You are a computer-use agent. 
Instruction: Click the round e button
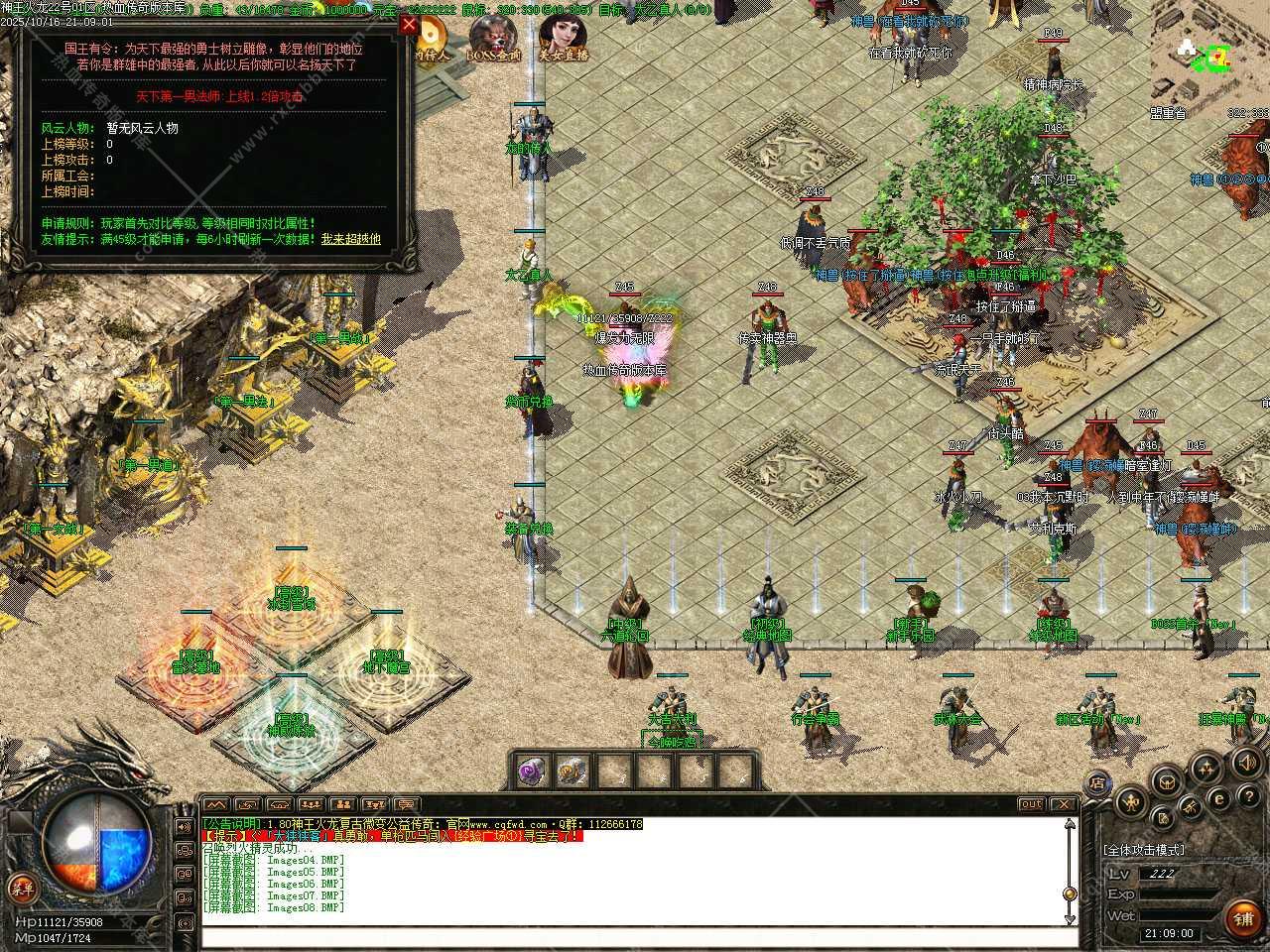1219,799
